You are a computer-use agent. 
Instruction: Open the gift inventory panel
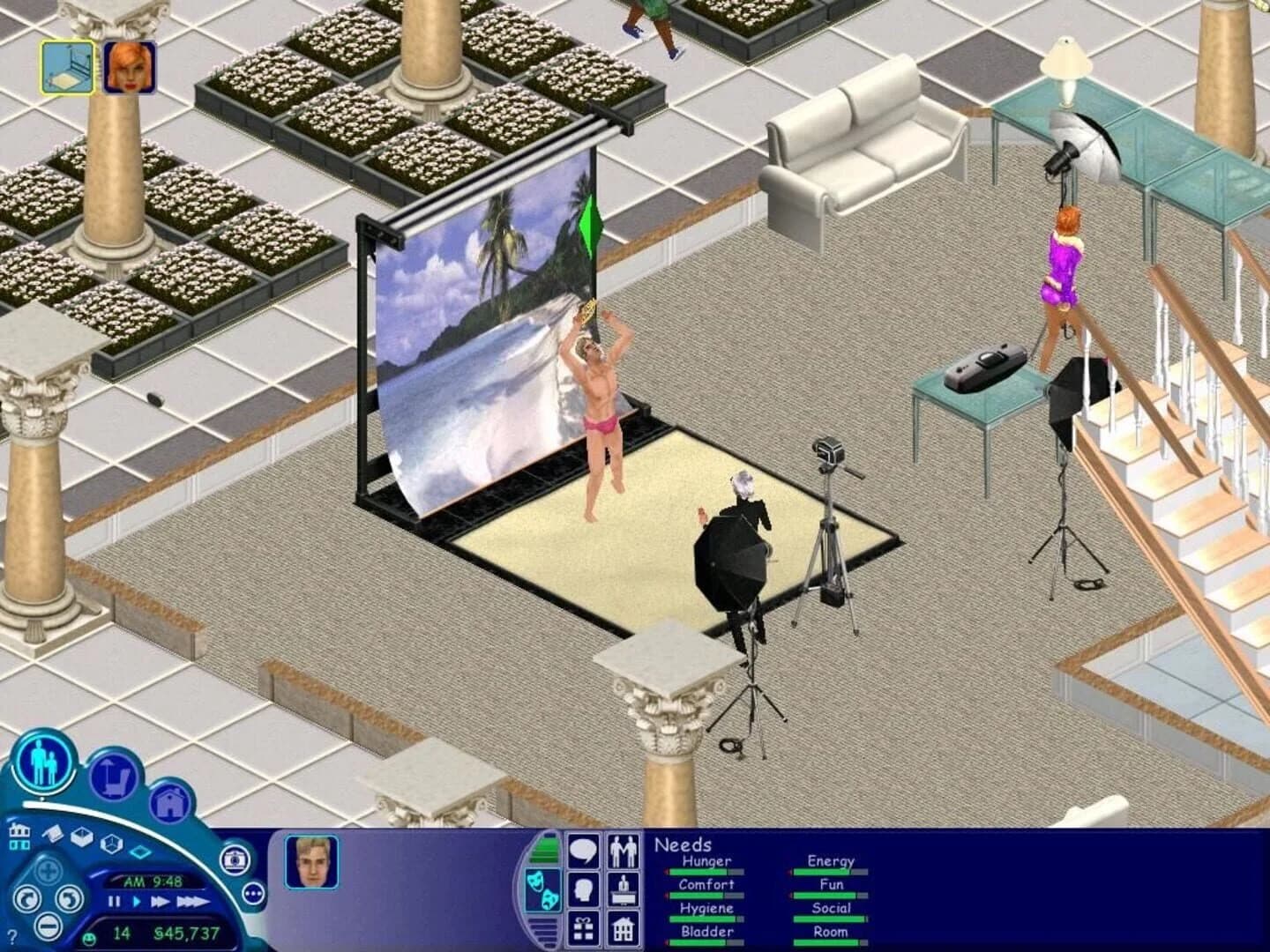pos(583,927)
